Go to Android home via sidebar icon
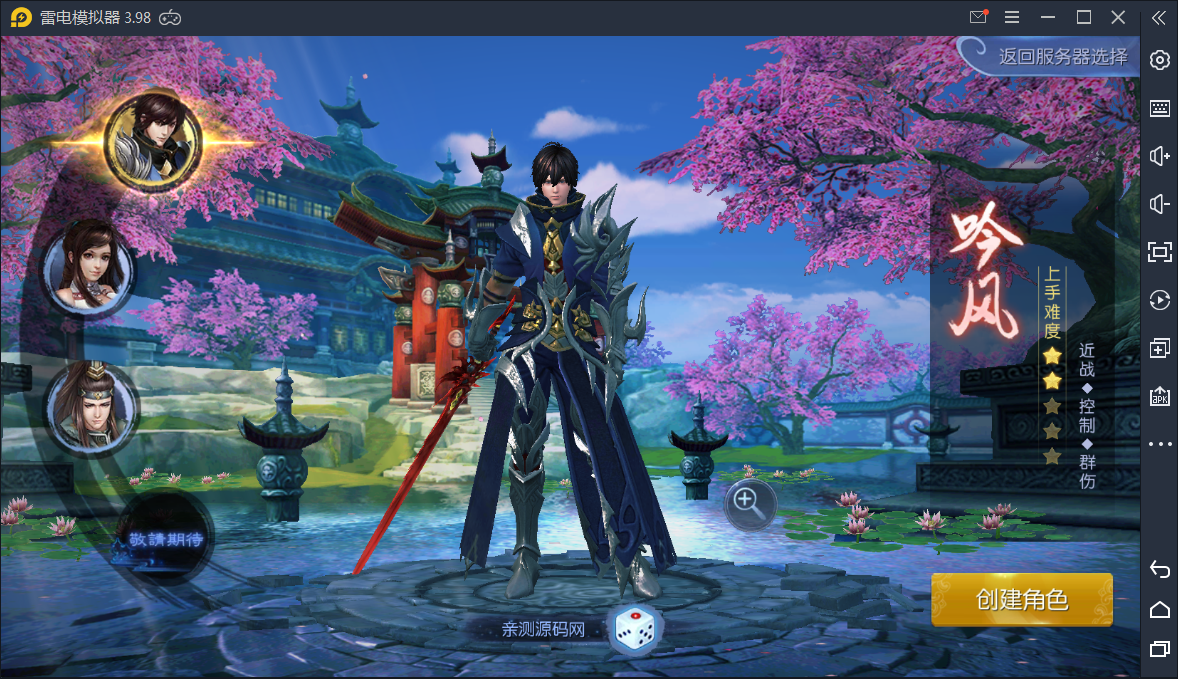Viewport: 1178px width, 679px height. point(1160,609)
